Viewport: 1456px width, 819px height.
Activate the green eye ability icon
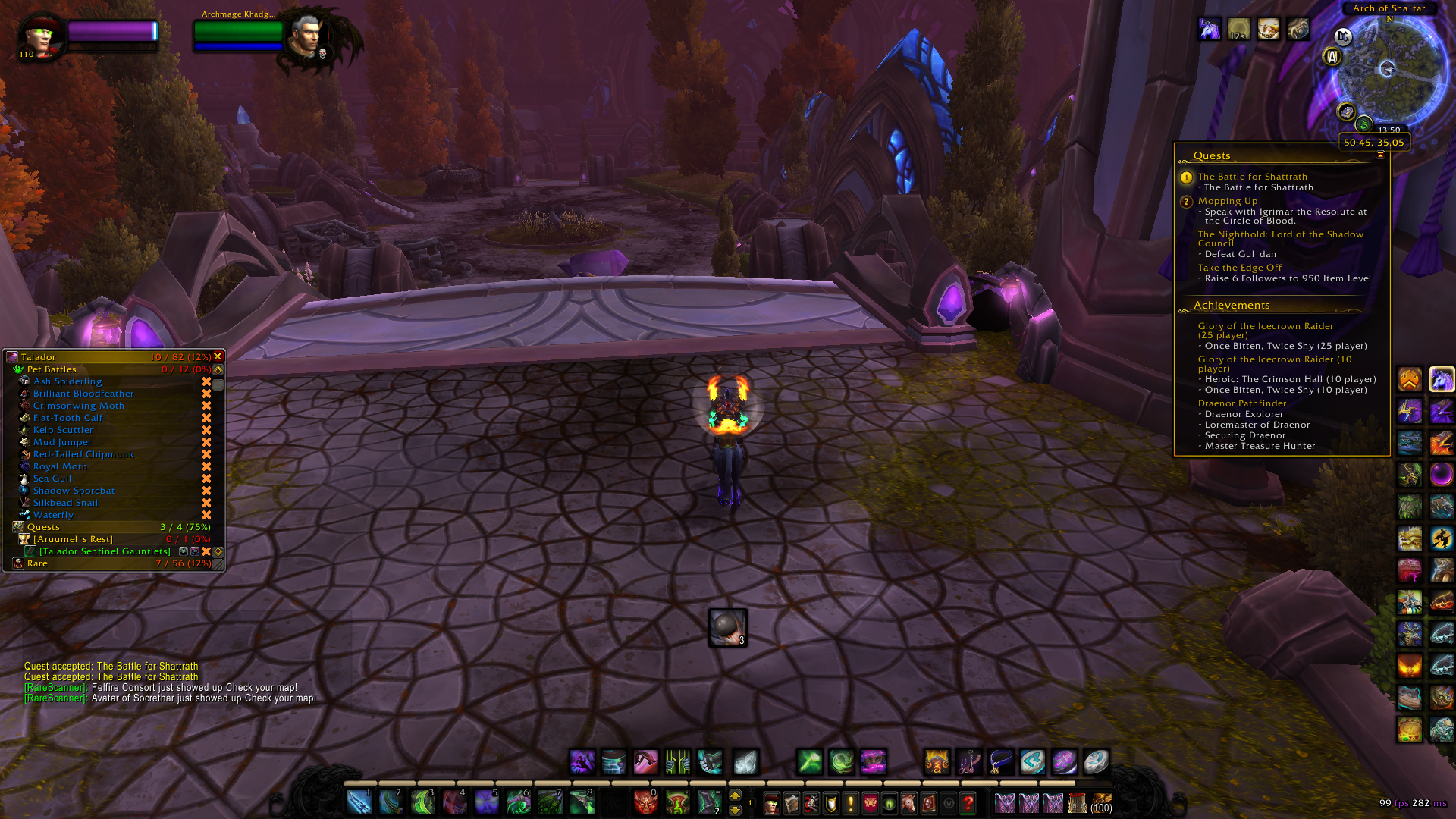click(890, 802)
